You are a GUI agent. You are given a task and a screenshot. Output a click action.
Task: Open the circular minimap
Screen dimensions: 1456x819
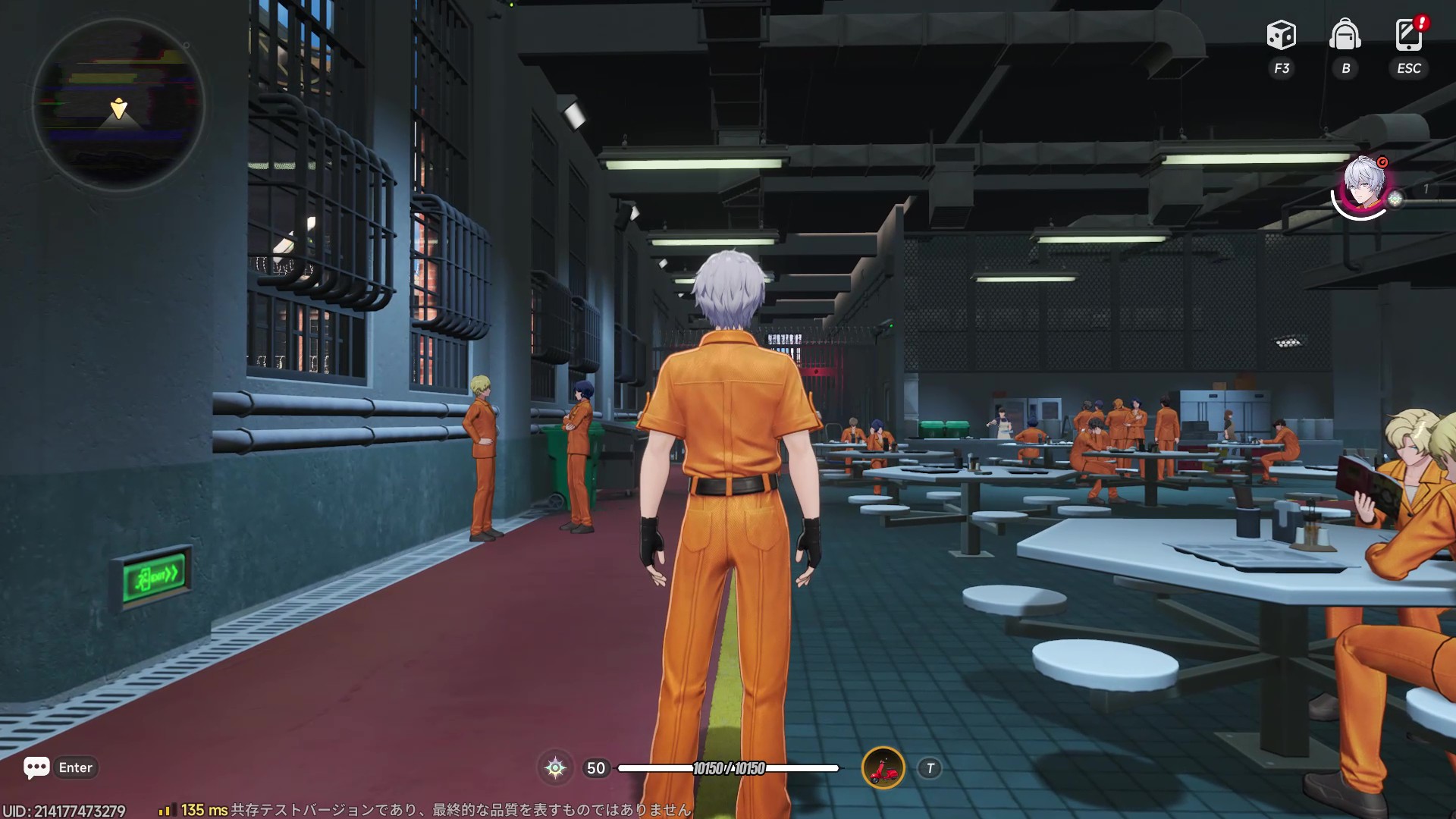(x=118, y=105)
